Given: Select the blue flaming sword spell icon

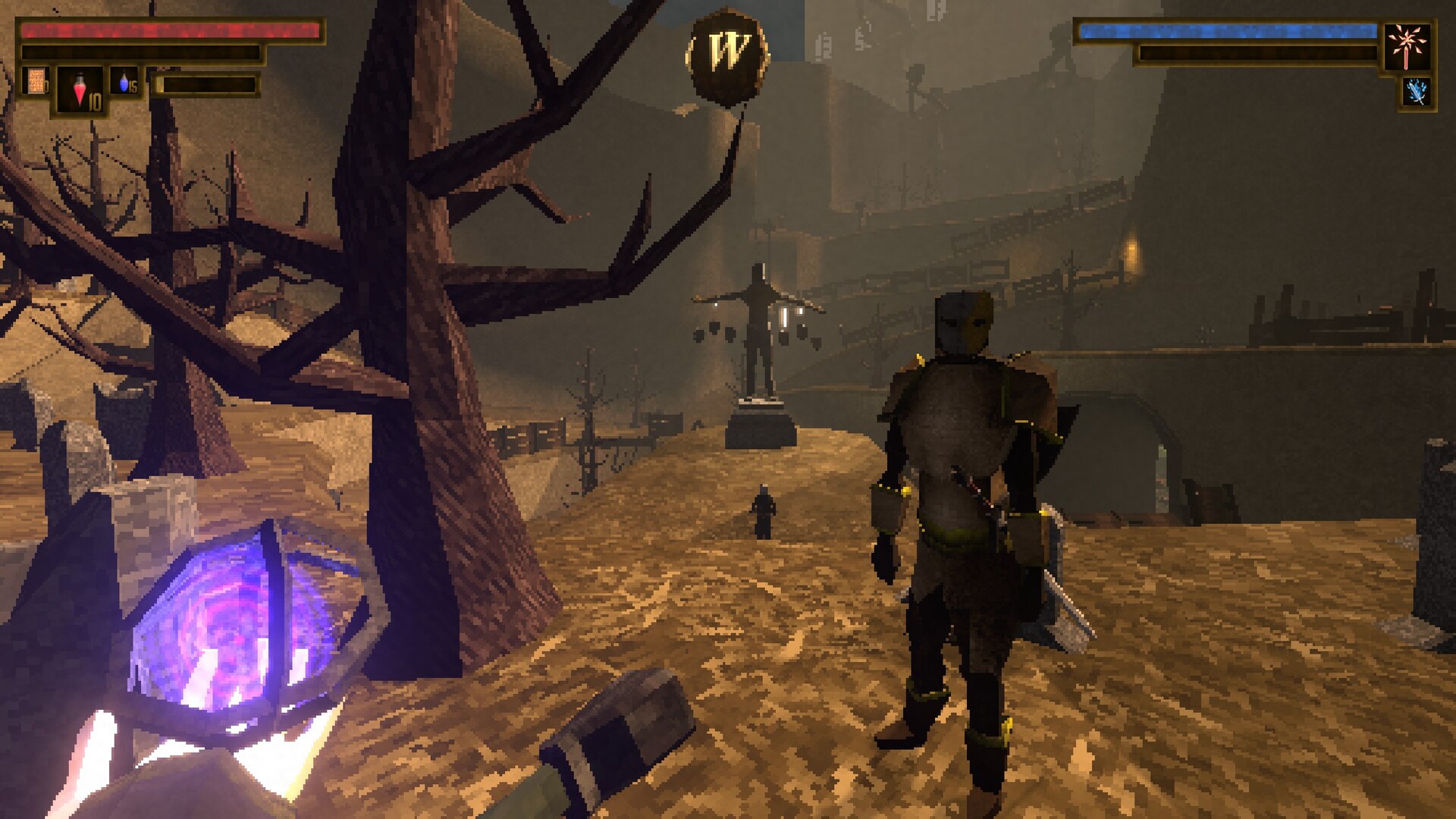Looking at the screenshot, I should (1416, 93).
